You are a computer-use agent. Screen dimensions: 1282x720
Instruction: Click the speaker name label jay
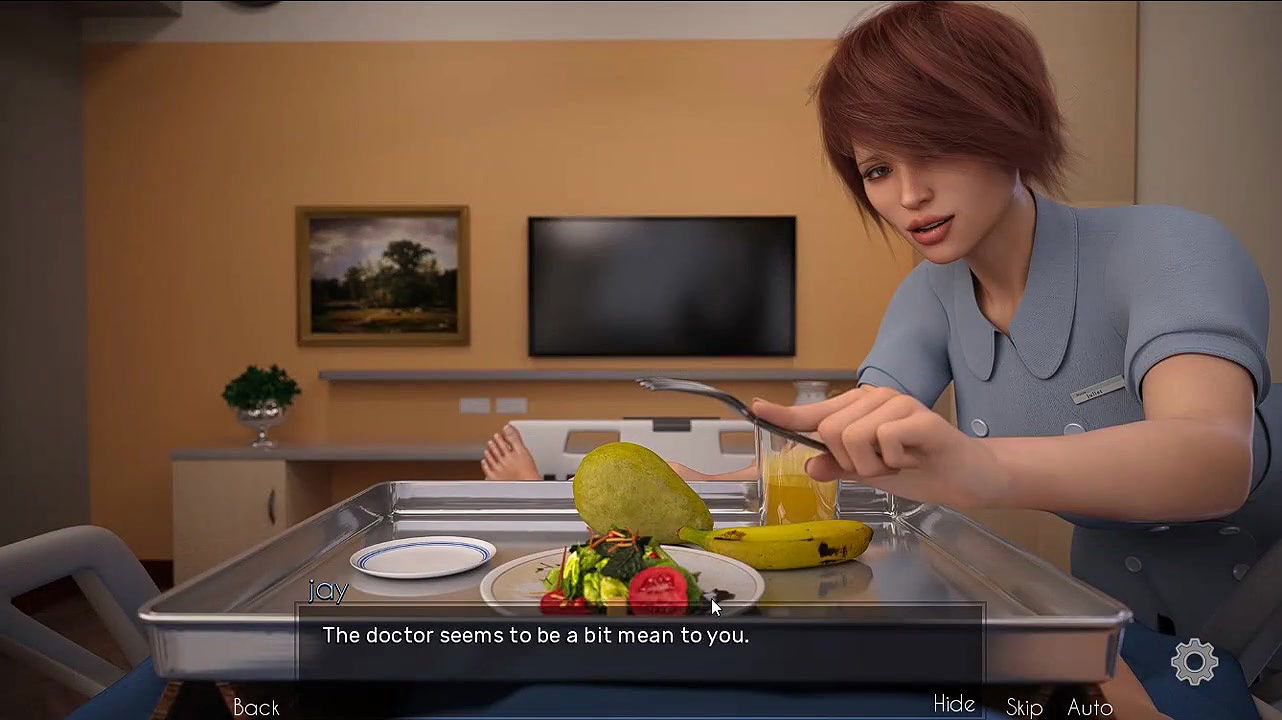click(330, 591)
